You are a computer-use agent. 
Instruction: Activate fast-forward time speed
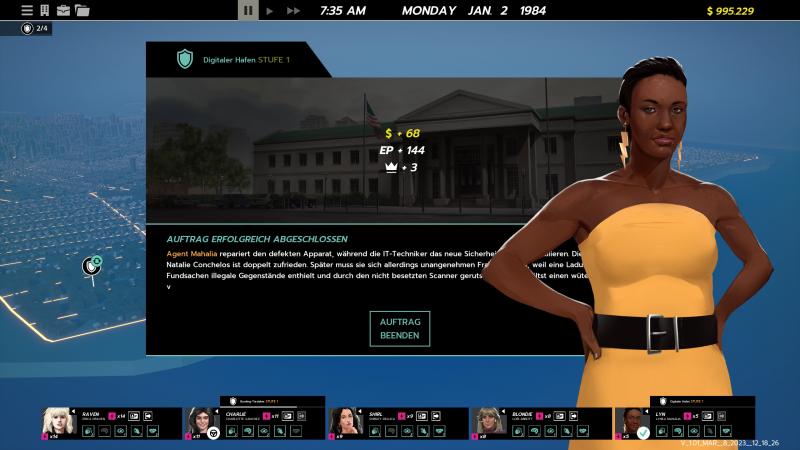(293, 10)
